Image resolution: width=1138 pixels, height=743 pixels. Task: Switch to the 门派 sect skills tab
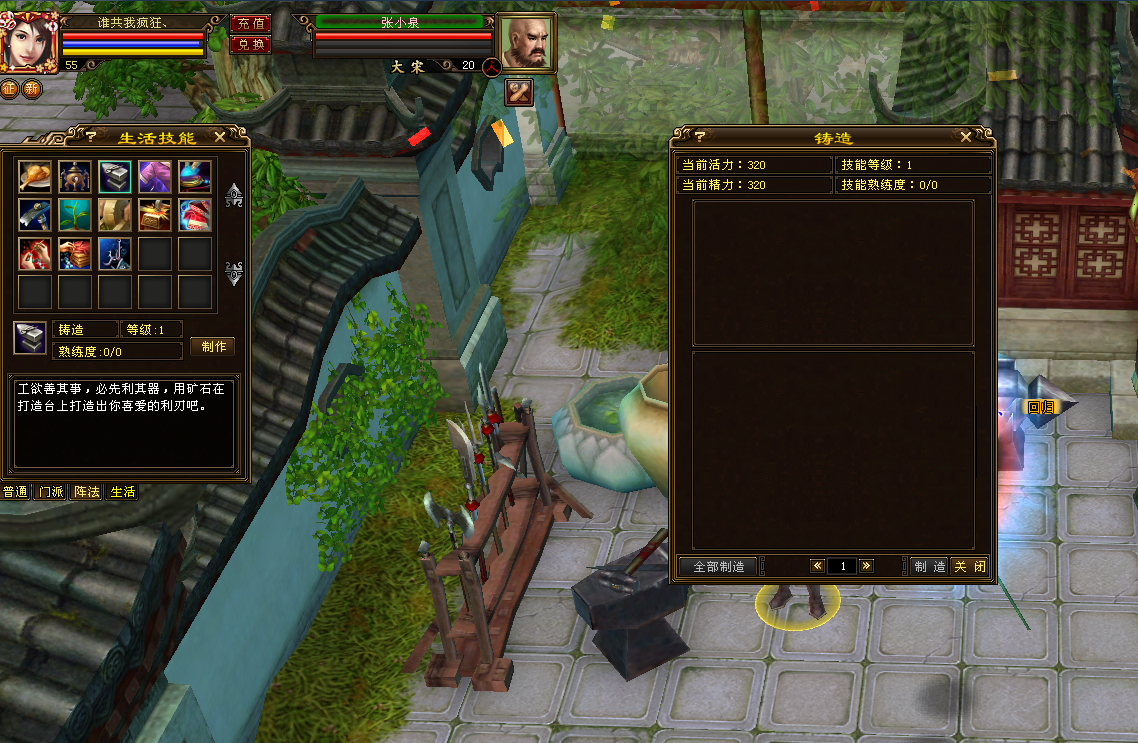coord(51,492)
